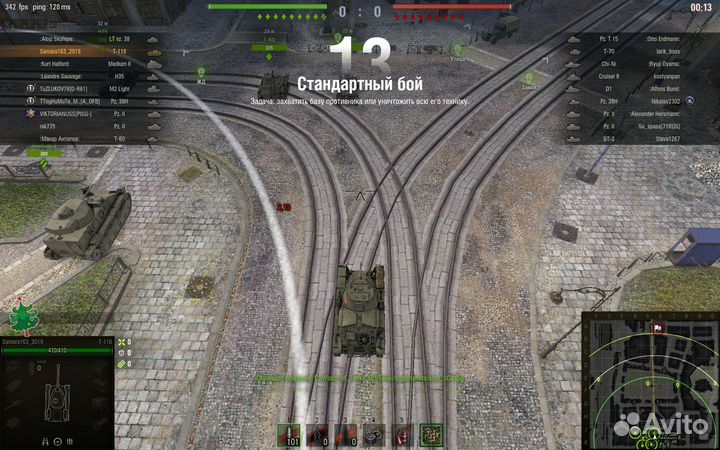Activate the green-framed consumable slot

431,434
